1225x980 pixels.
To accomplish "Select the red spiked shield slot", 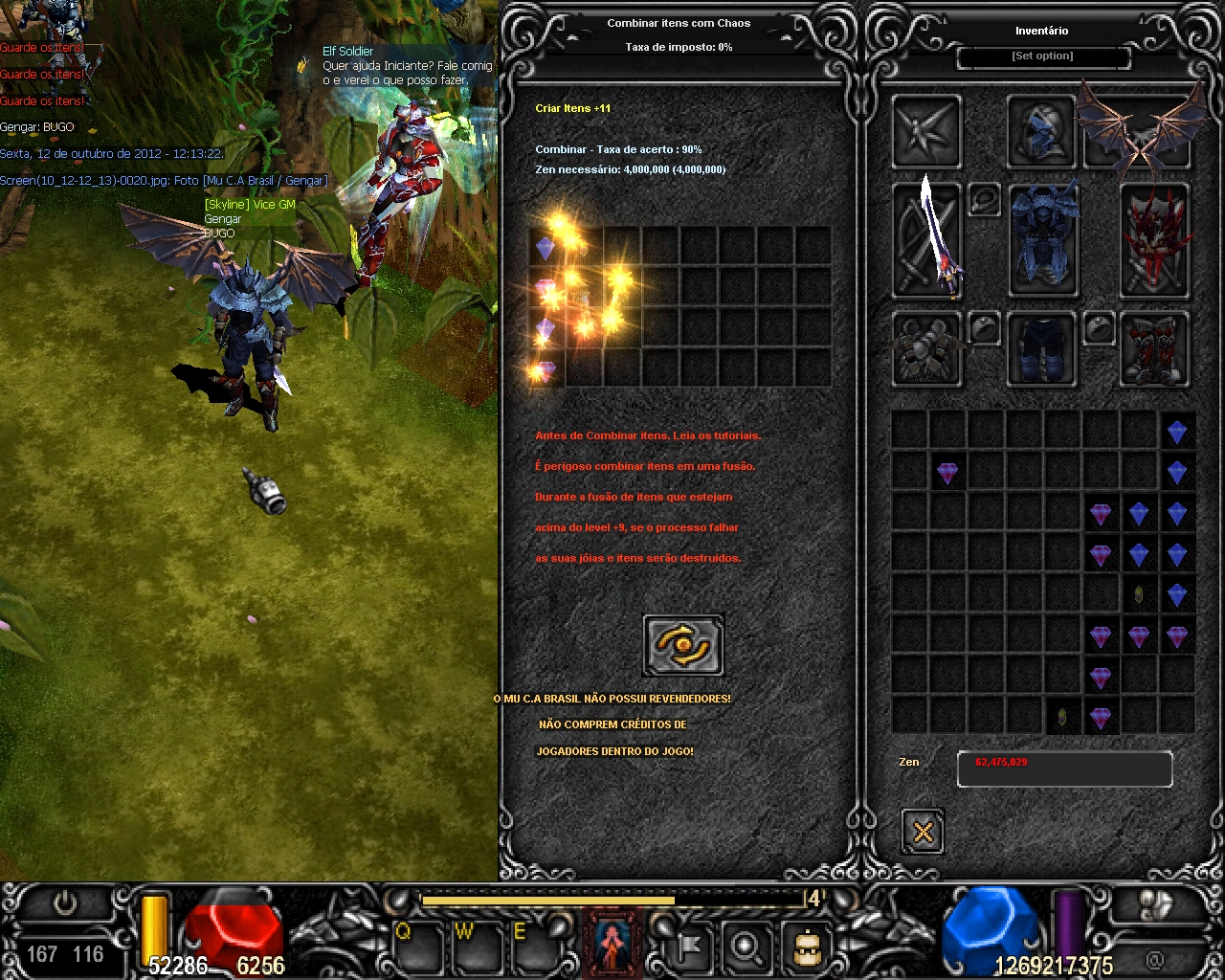I will click(1154, 240).
